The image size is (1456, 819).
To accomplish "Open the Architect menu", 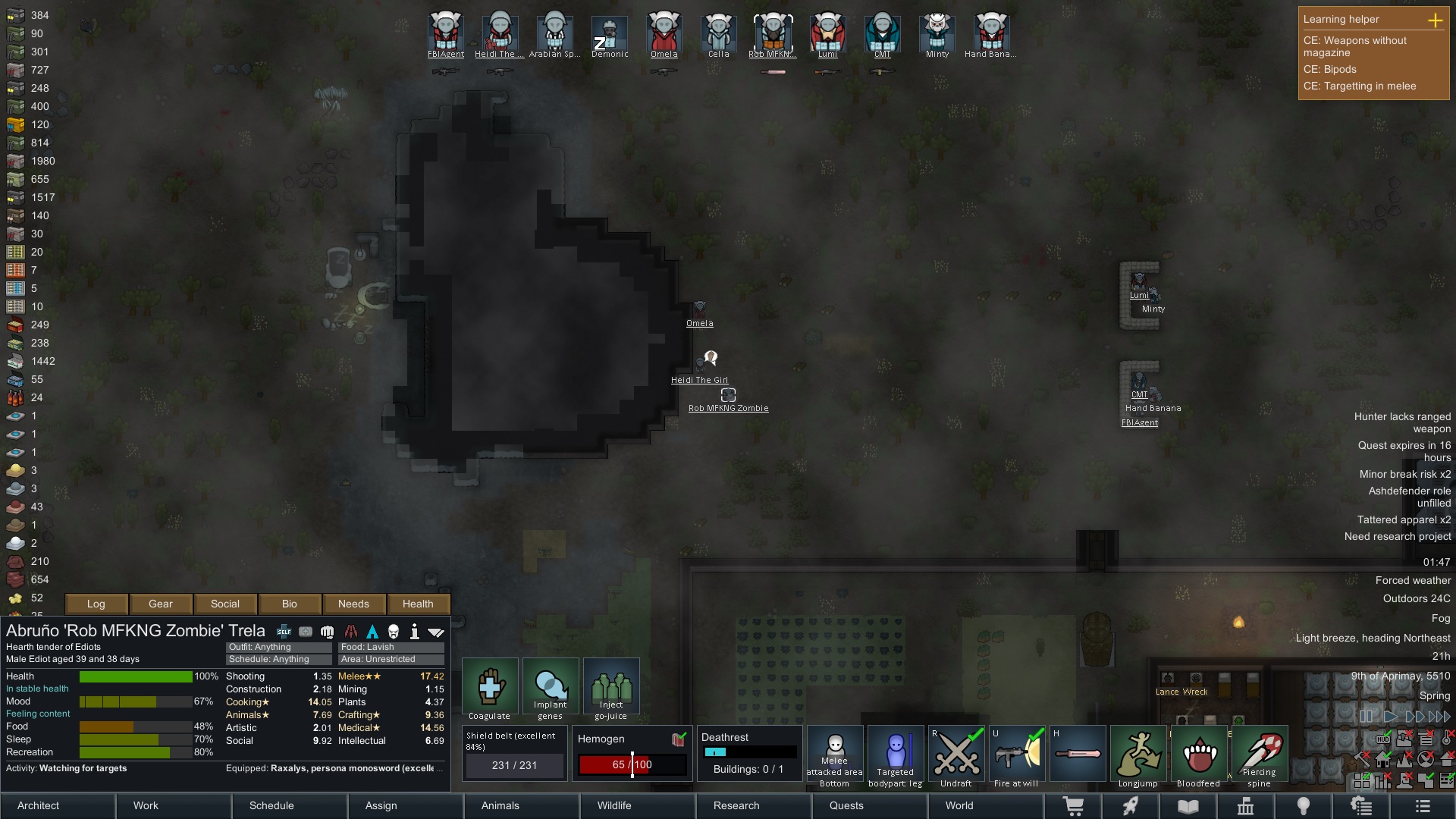I will [58, 805].
